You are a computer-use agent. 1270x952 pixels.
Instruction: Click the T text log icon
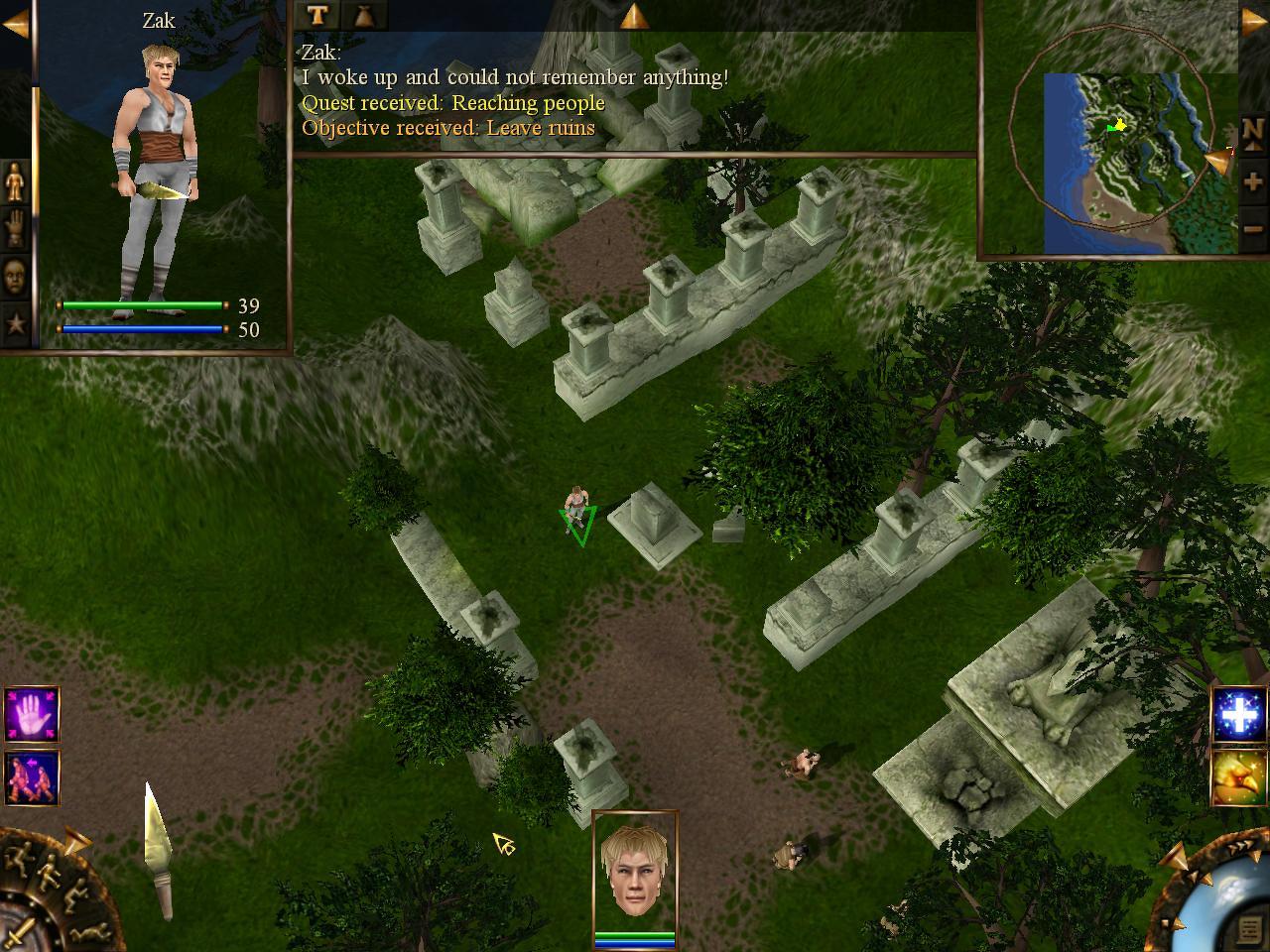pyautogui.click(x=317, y=16)
